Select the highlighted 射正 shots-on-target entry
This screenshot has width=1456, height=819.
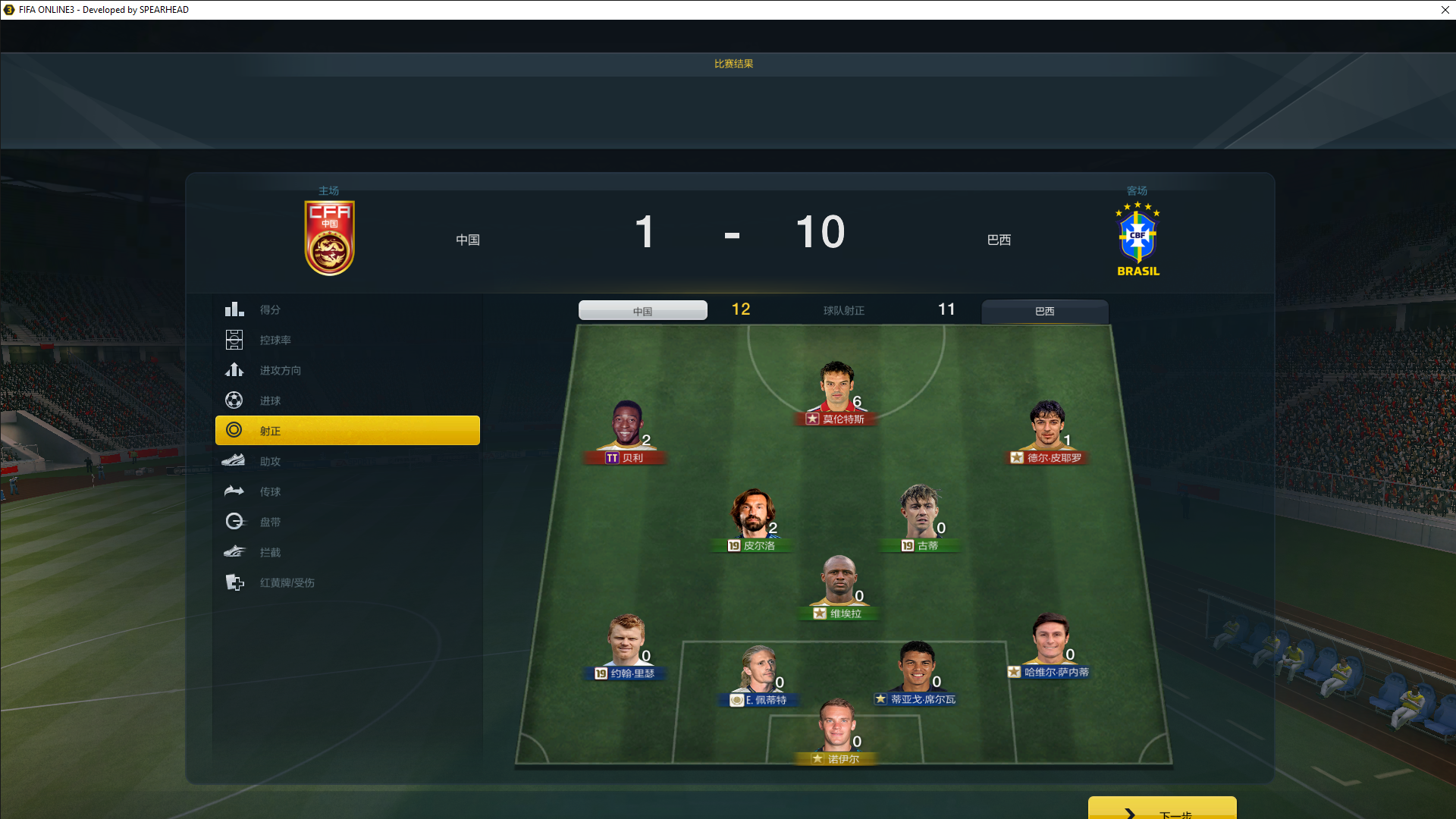coord(347,431)
